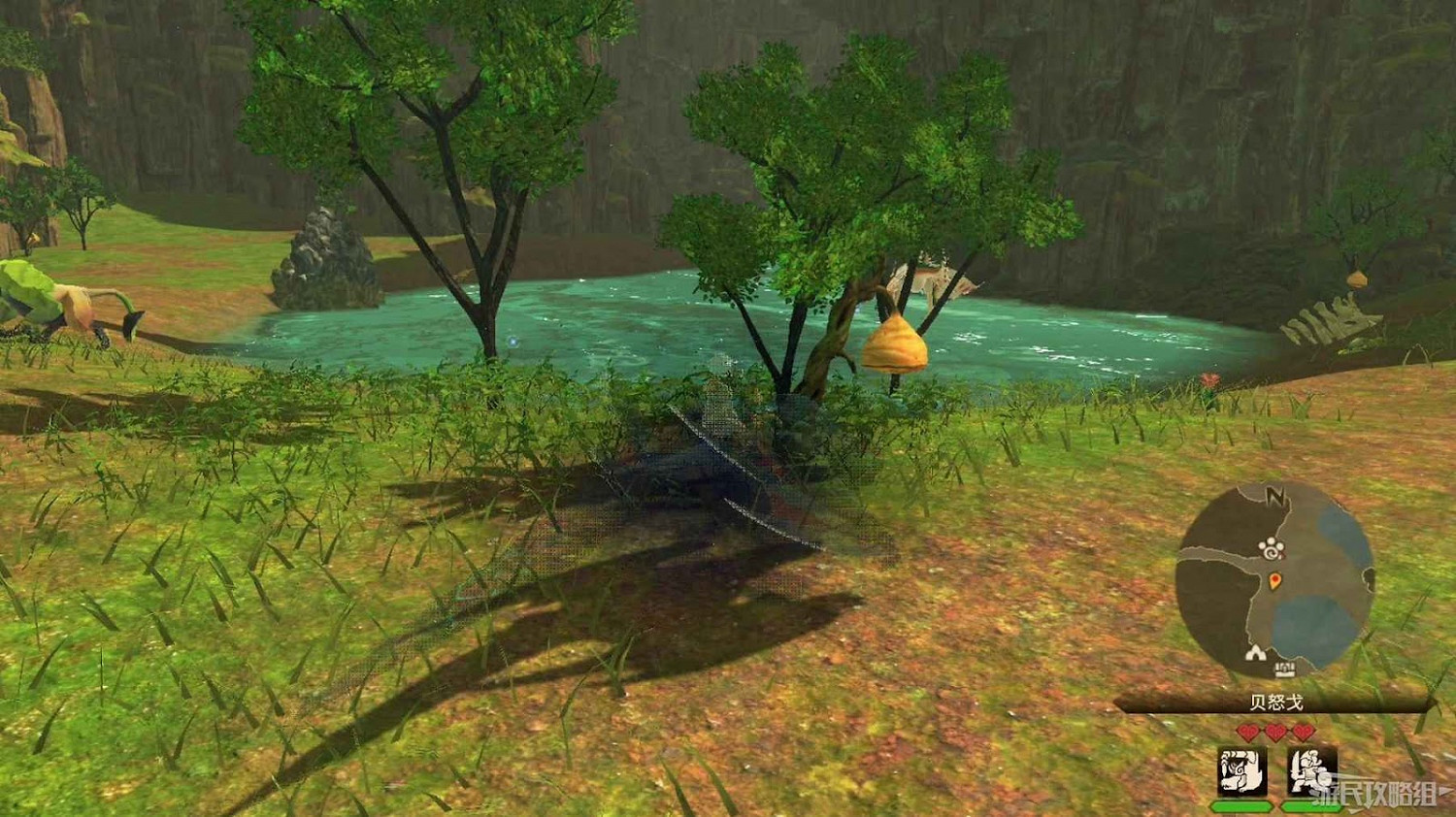The height and width of the screenshot is (817, 1456).
Task: Click the N compass indicator on the minimap
Action: tap(1274, 497)
